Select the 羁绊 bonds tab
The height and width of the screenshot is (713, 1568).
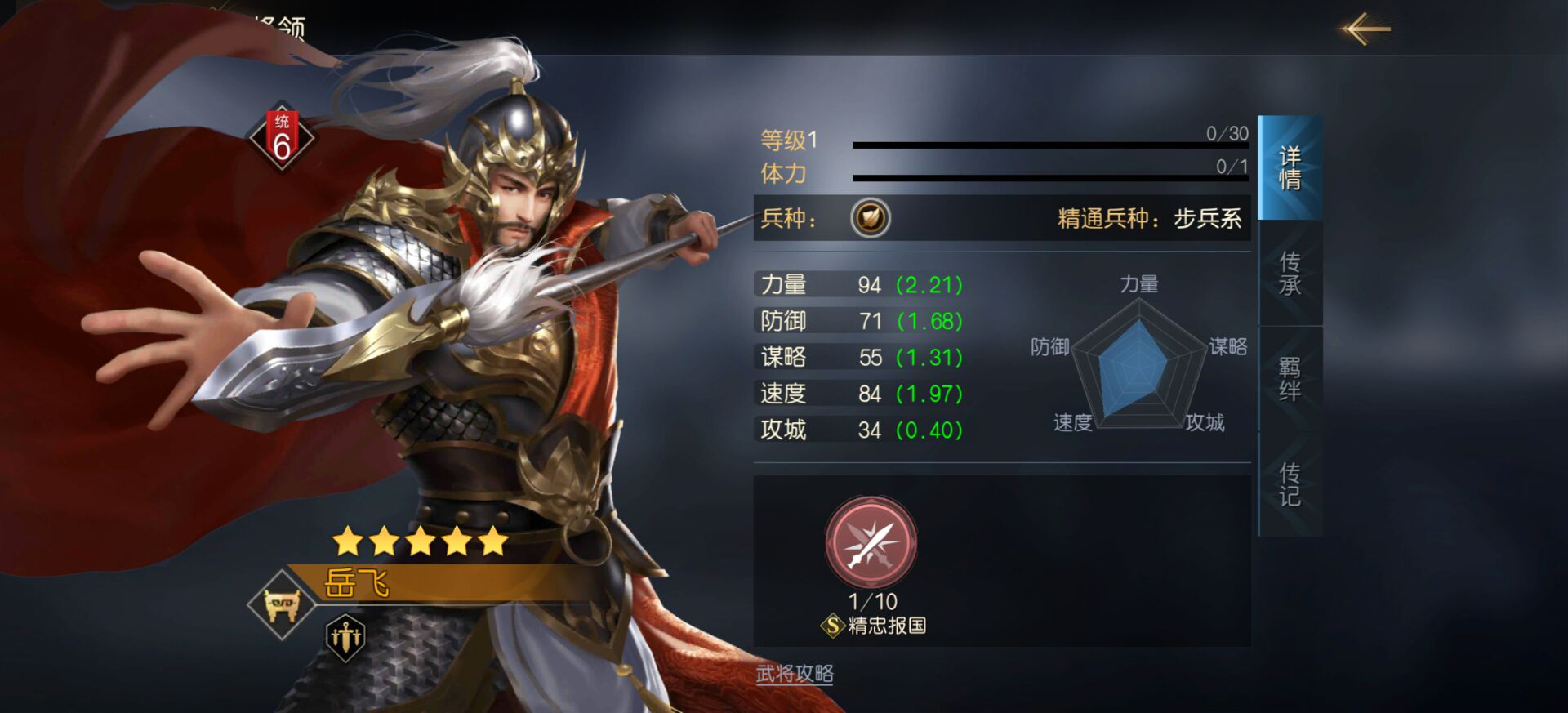tap(1290, 379)
